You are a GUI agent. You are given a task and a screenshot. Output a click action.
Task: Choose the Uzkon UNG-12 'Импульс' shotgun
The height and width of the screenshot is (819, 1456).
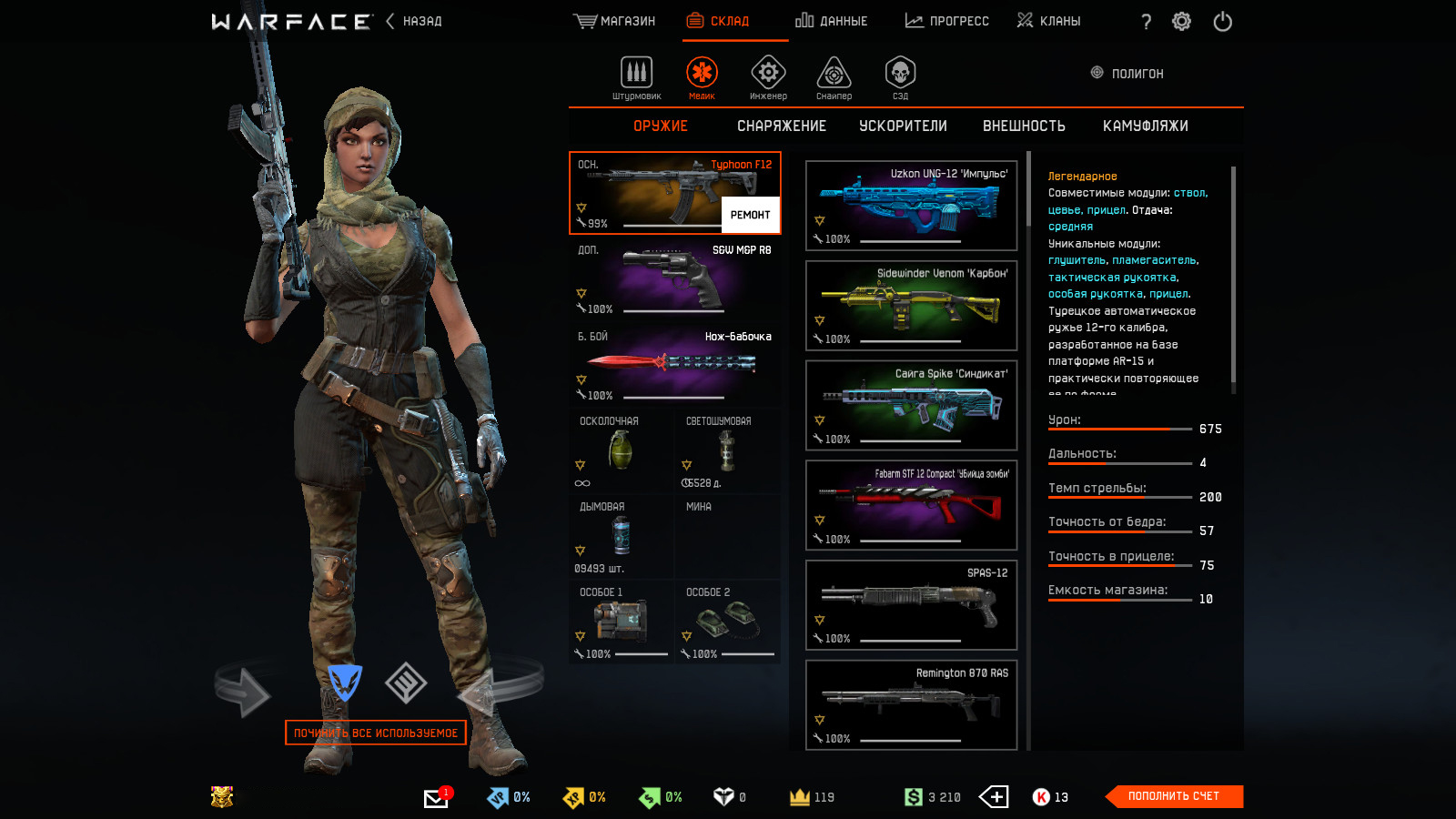point(911,206)
